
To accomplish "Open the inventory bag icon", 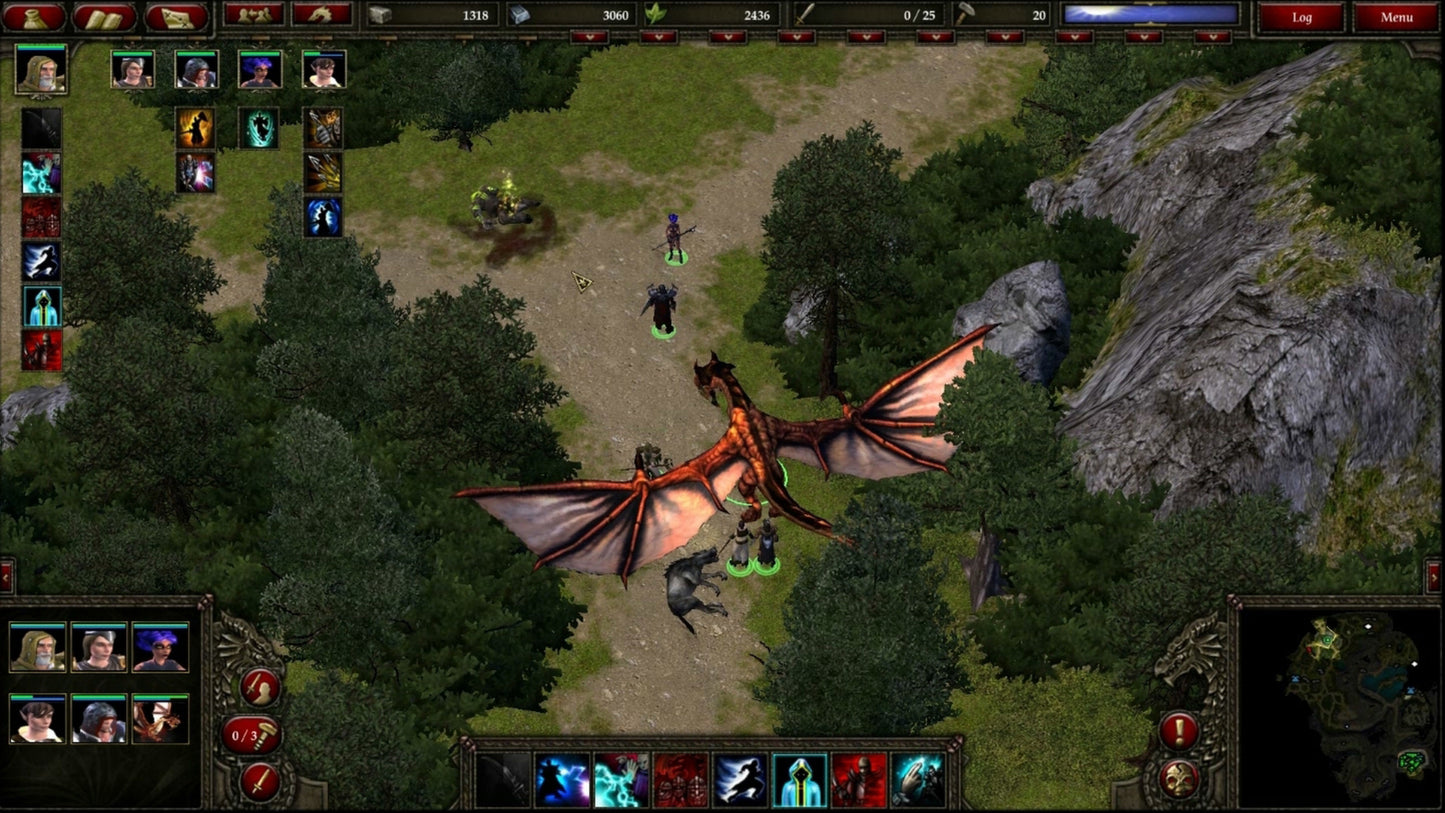I will point(37,17).
